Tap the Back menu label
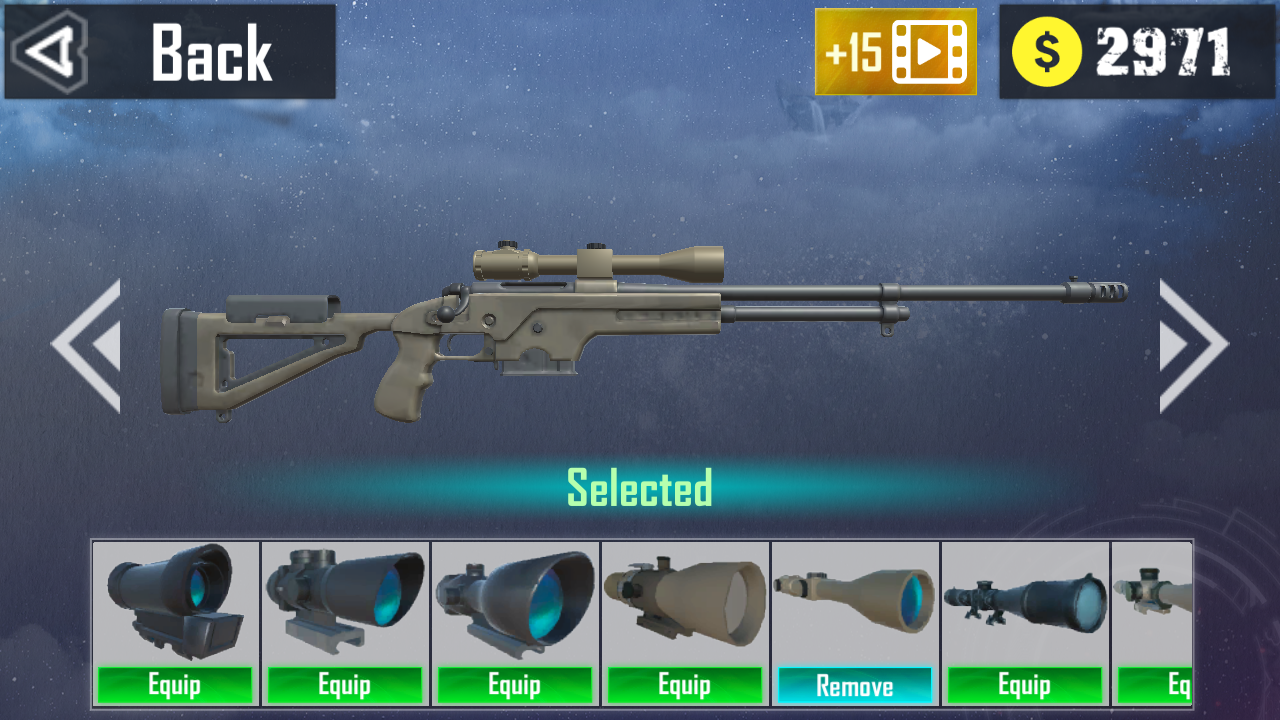 [x=210, y=55]
